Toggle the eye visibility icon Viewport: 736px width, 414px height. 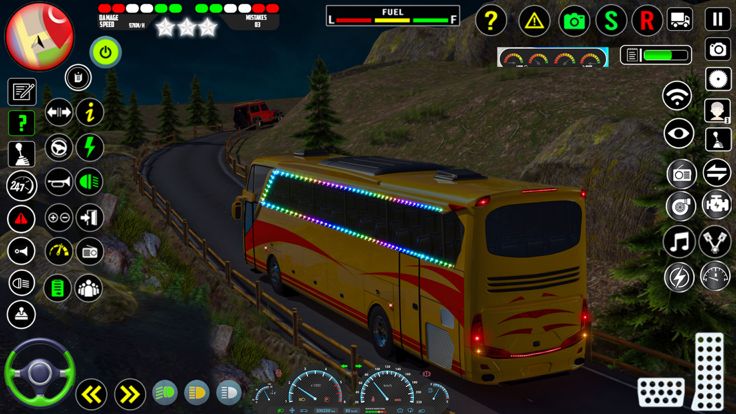(680, 133)
